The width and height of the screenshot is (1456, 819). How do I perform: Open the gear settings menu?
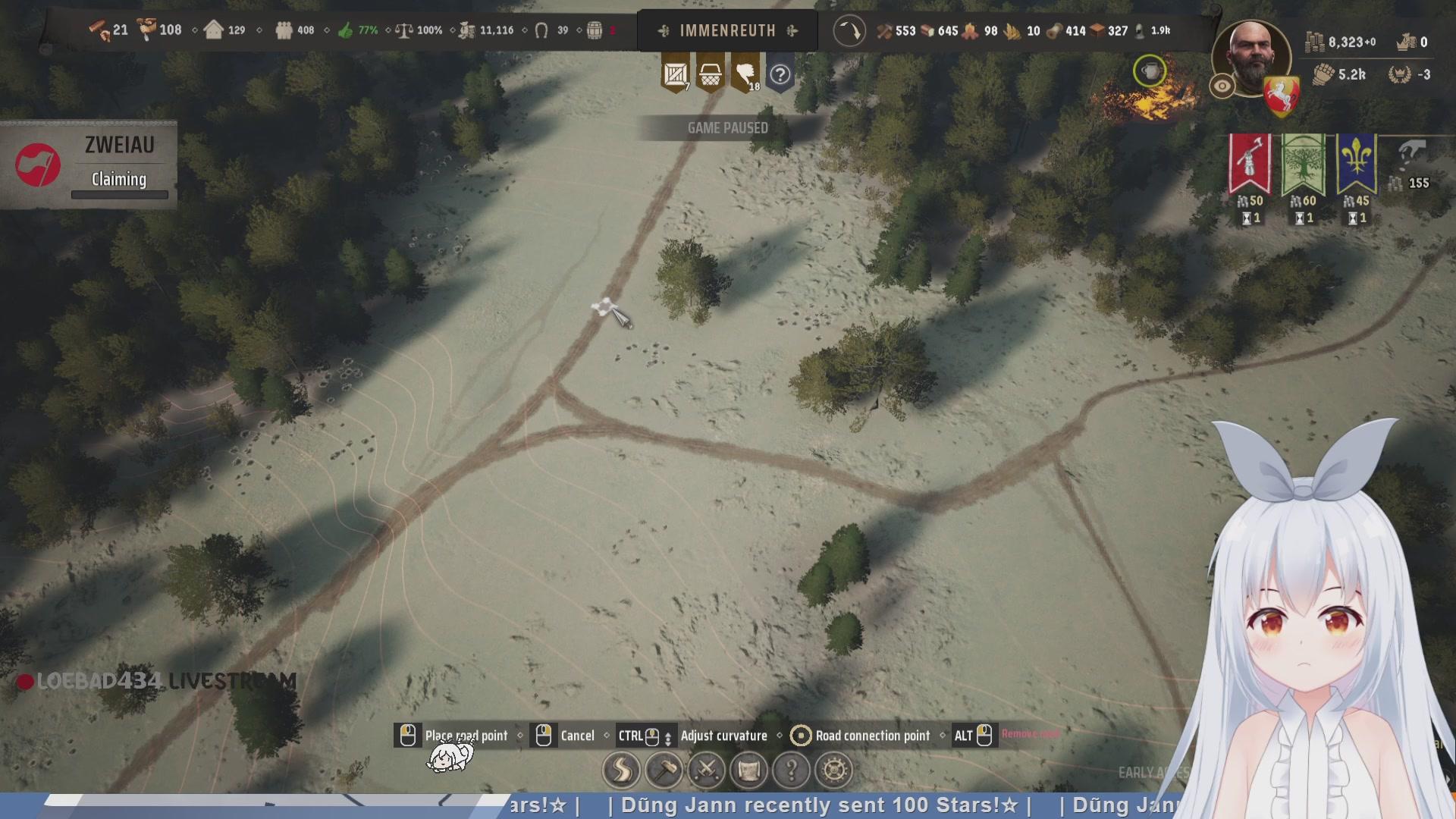click(x=834, y=770)
